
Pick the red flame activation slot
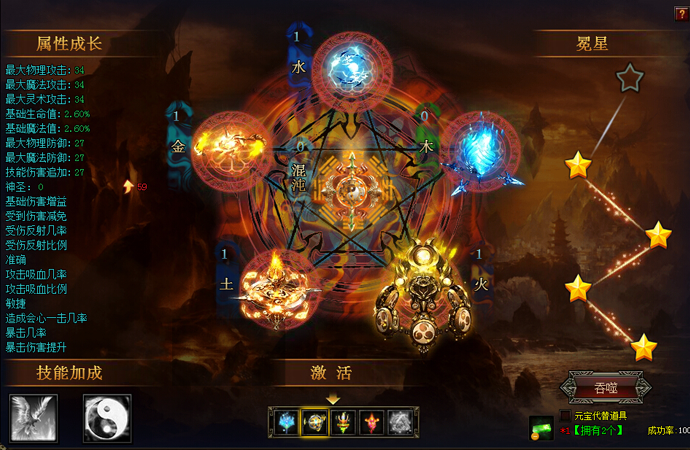[372, 422]
